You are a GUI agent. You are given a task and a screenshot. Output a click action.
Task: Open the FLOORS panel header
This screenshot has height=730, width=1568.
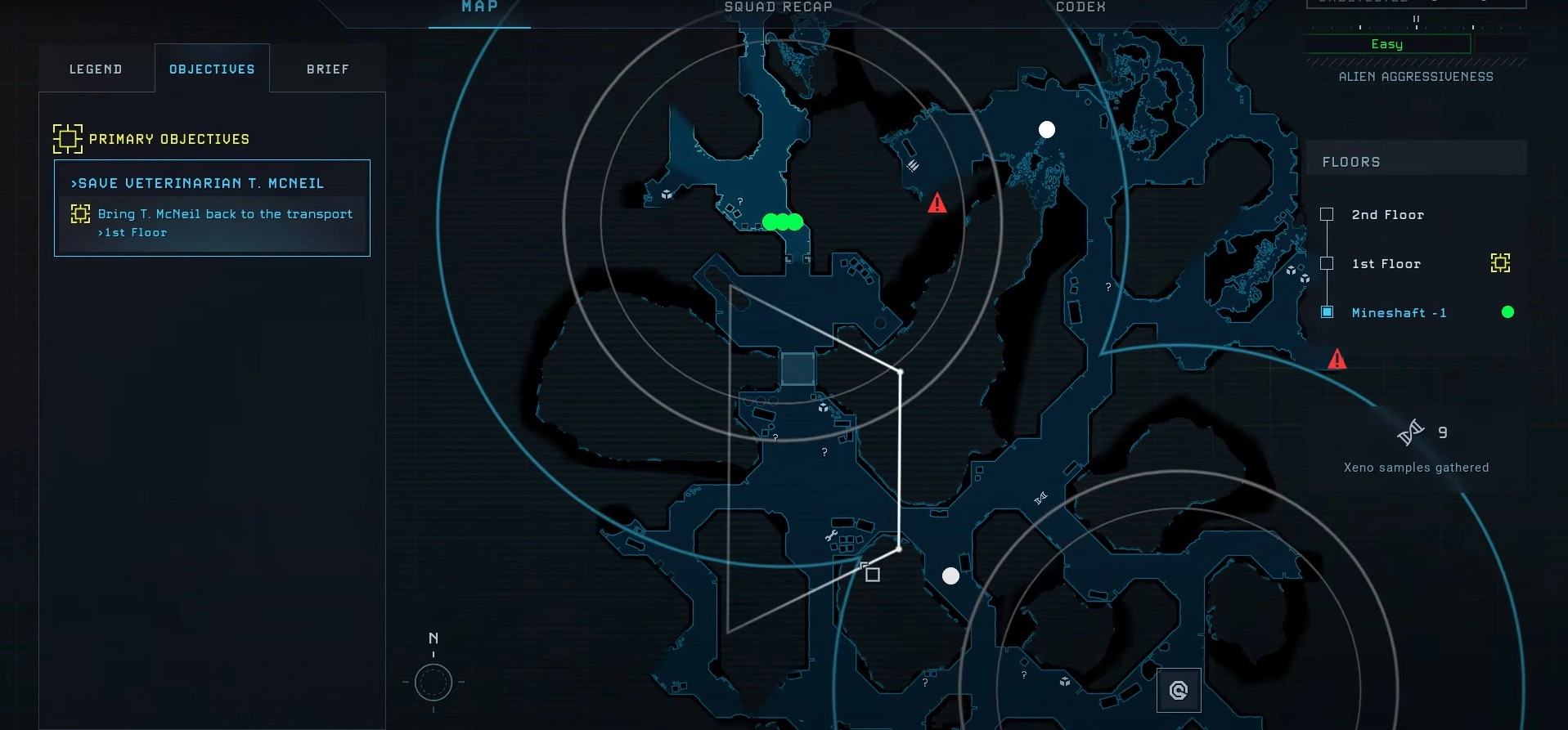pyautogui.click(x=1352, y=161)
